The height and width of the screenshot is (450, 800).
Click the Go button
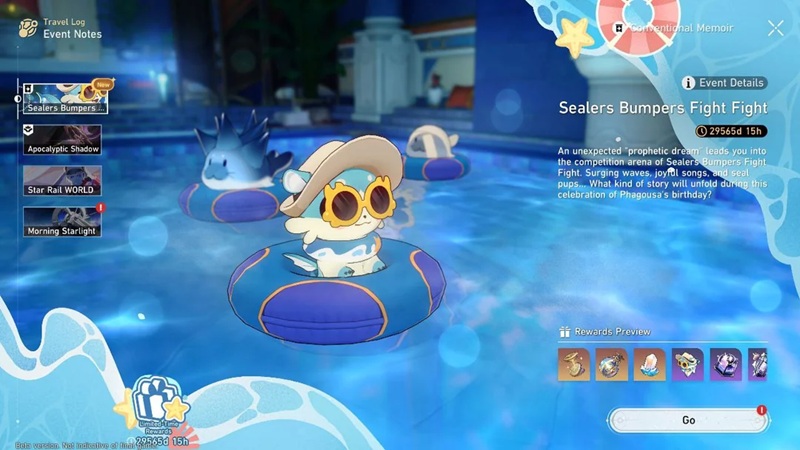tap(688, 420)
